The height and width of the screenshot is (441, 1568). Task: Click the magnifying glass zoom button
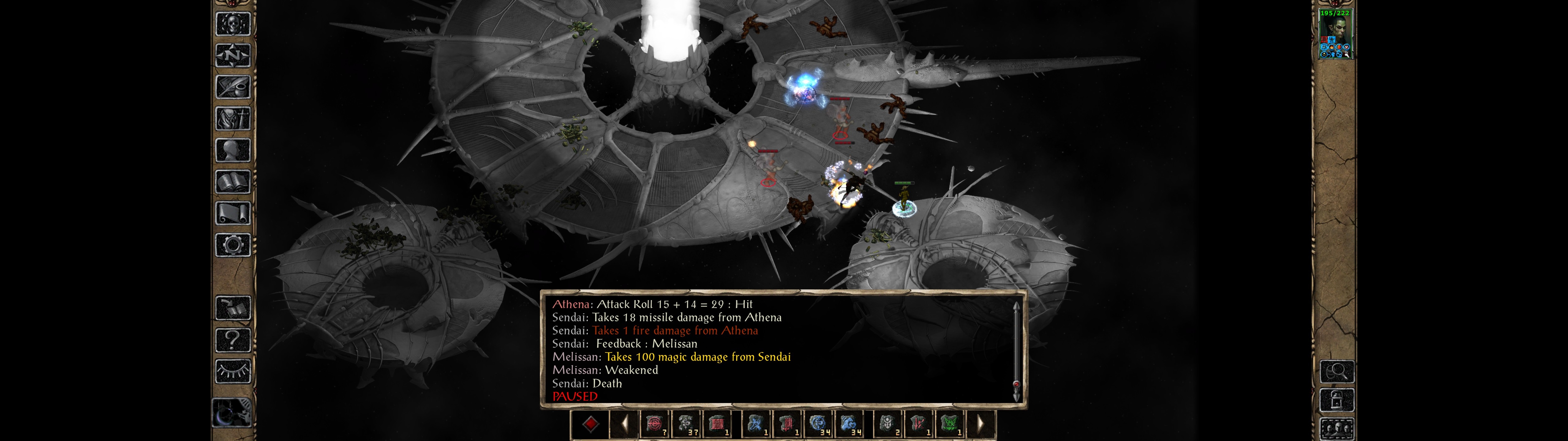coord(1337,371)
